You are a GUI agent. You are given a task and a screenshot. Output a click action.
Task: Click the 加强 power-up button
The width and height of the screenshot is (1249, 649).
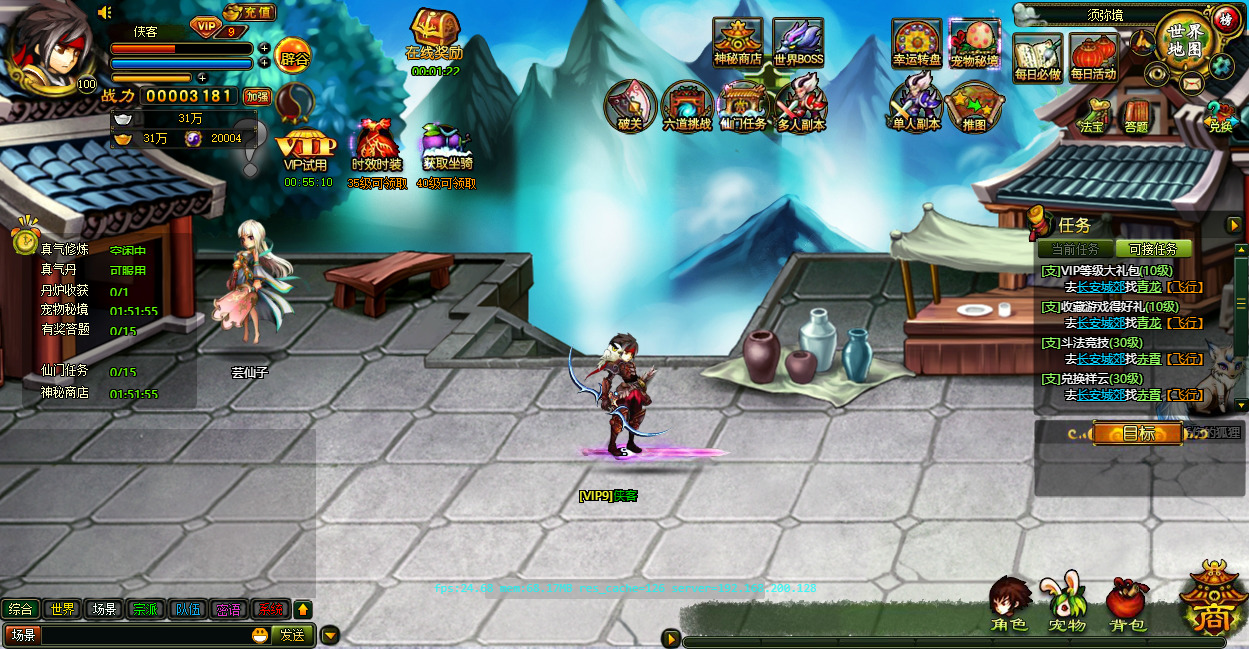257,97
